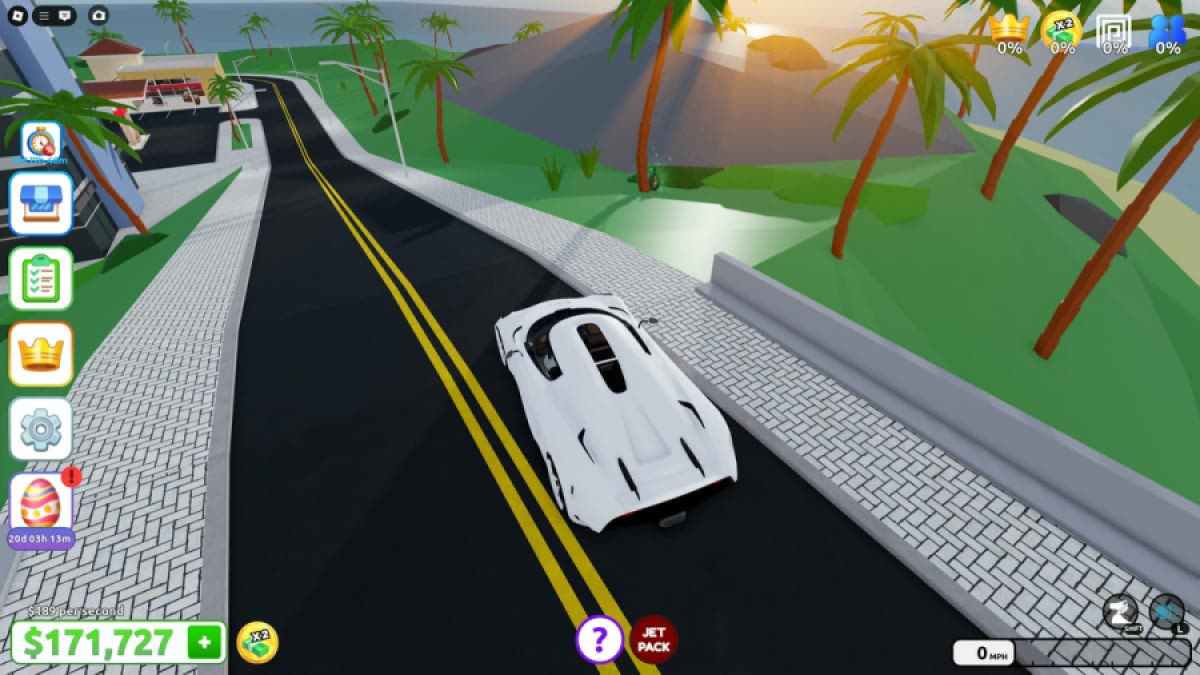Viewport: 1200px width, 675px height.
Task: Open the Easter egg event button
Action: [41, 504]
